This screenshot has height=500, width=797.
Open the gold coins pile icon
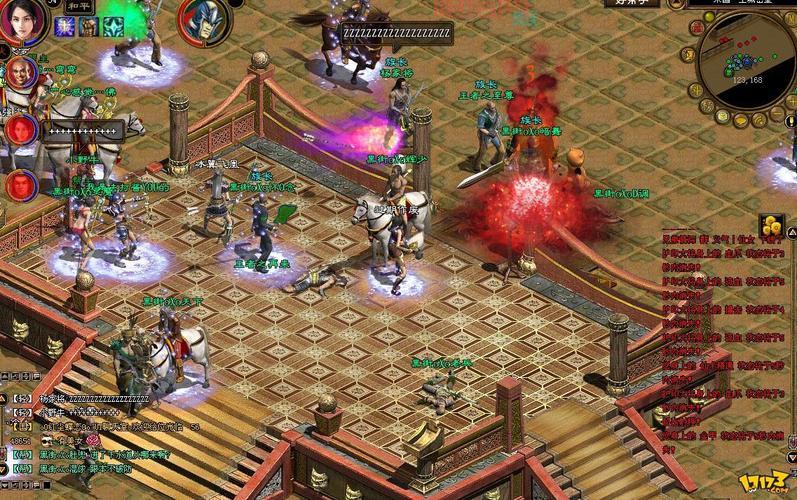point(771,224)
